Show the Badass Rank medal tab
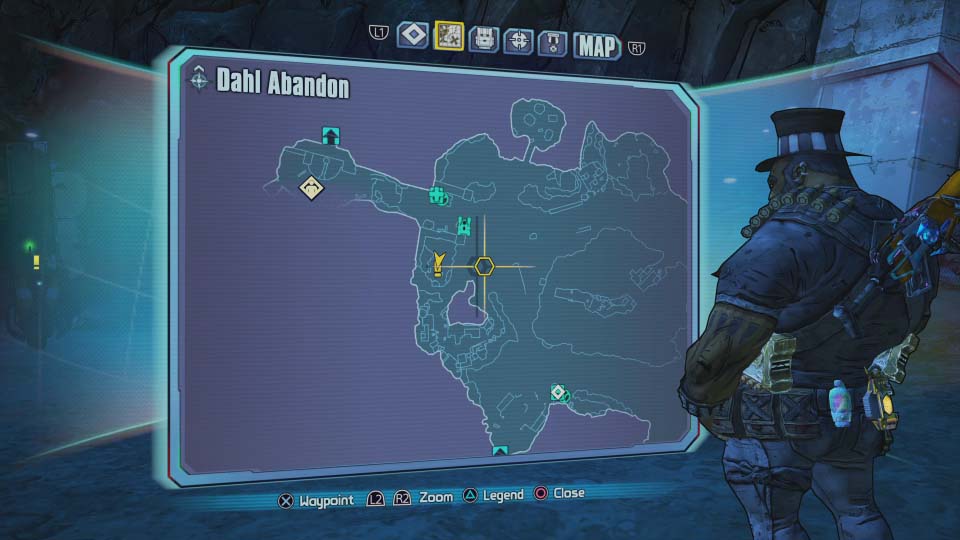The image size is (960, 540). tap(553, 43)
